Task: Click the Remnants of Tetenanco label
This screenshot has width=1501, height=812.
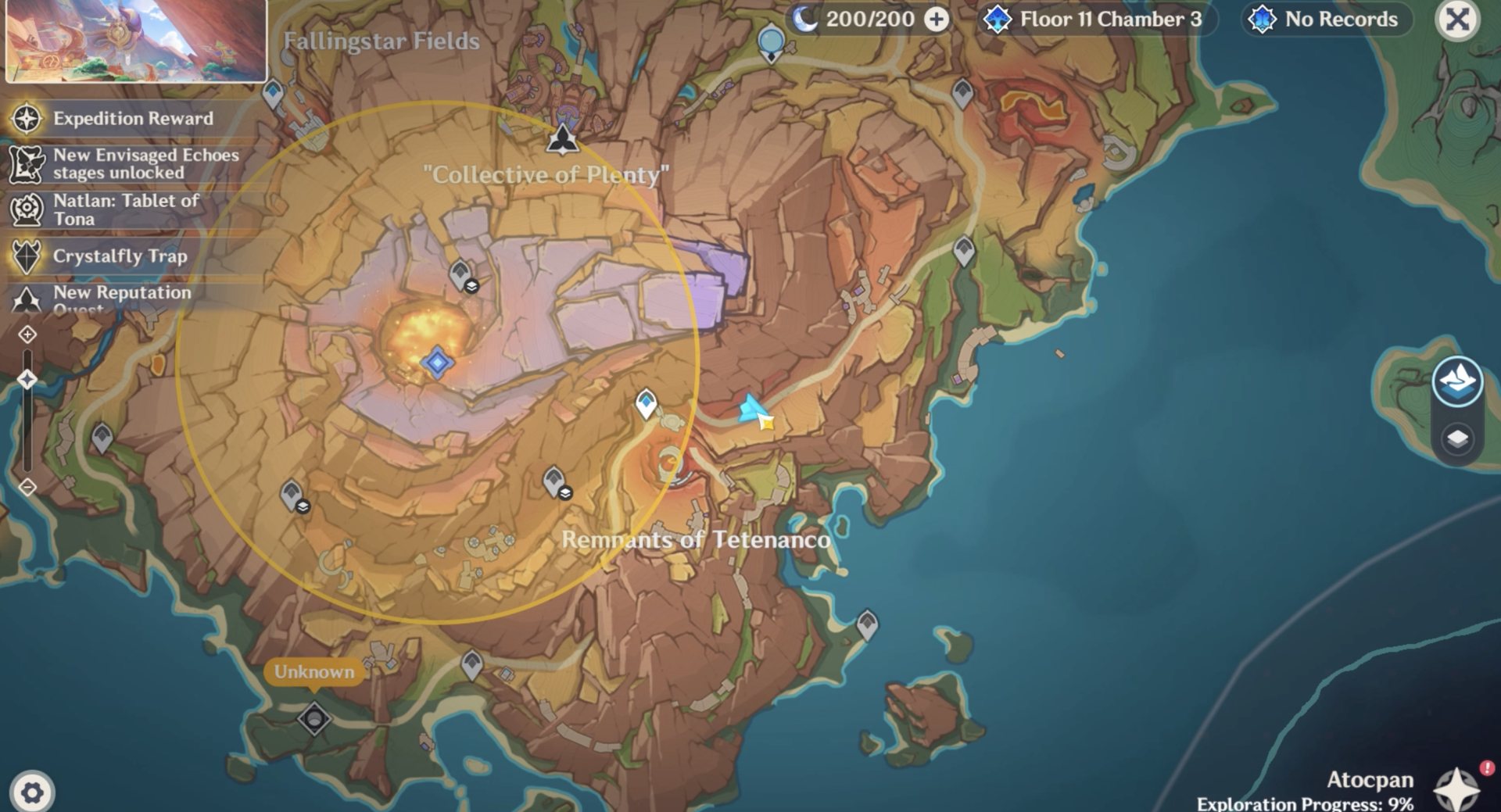Action: point(697,539)
